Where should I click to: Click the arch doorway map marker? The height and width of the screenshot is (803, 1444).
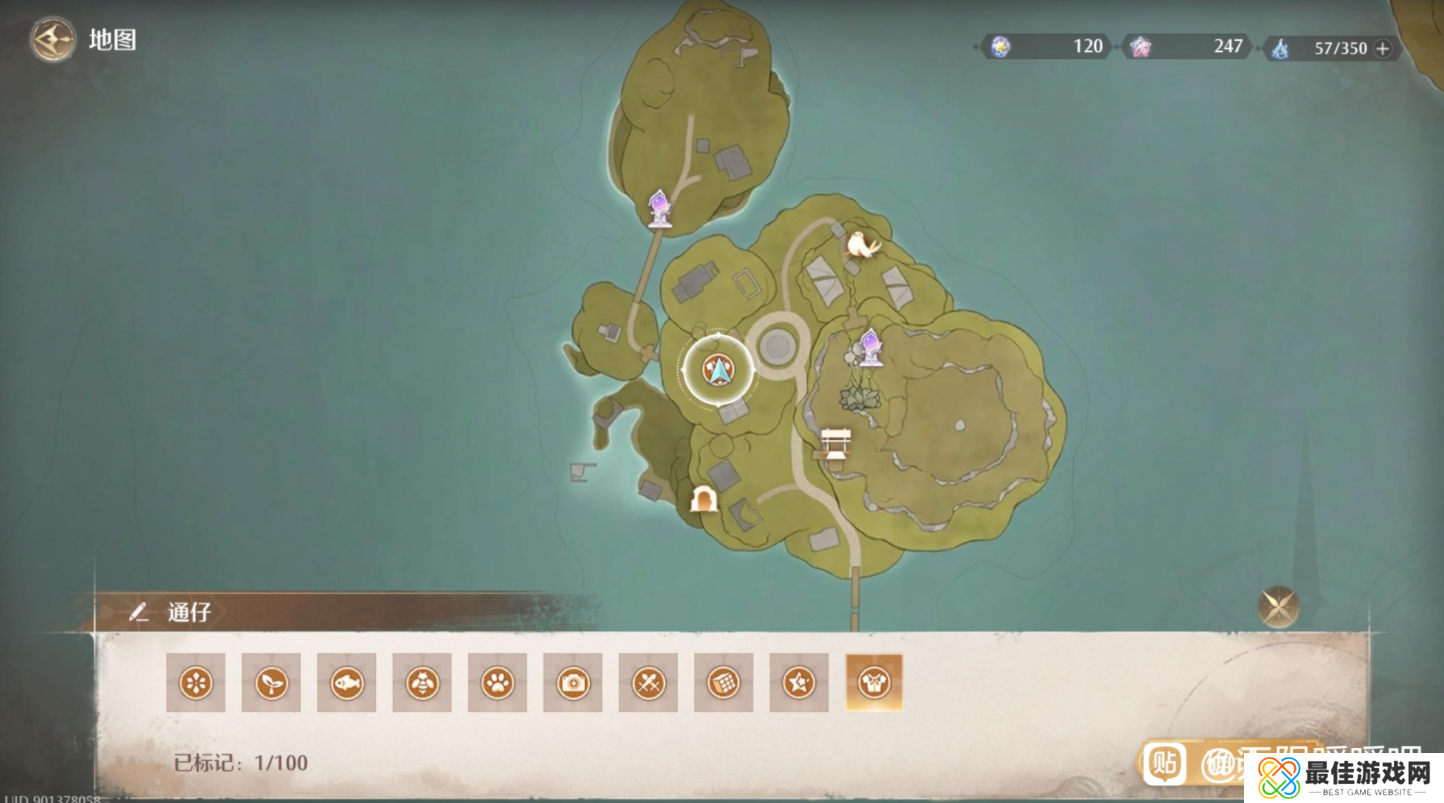(x=704, y=498)
